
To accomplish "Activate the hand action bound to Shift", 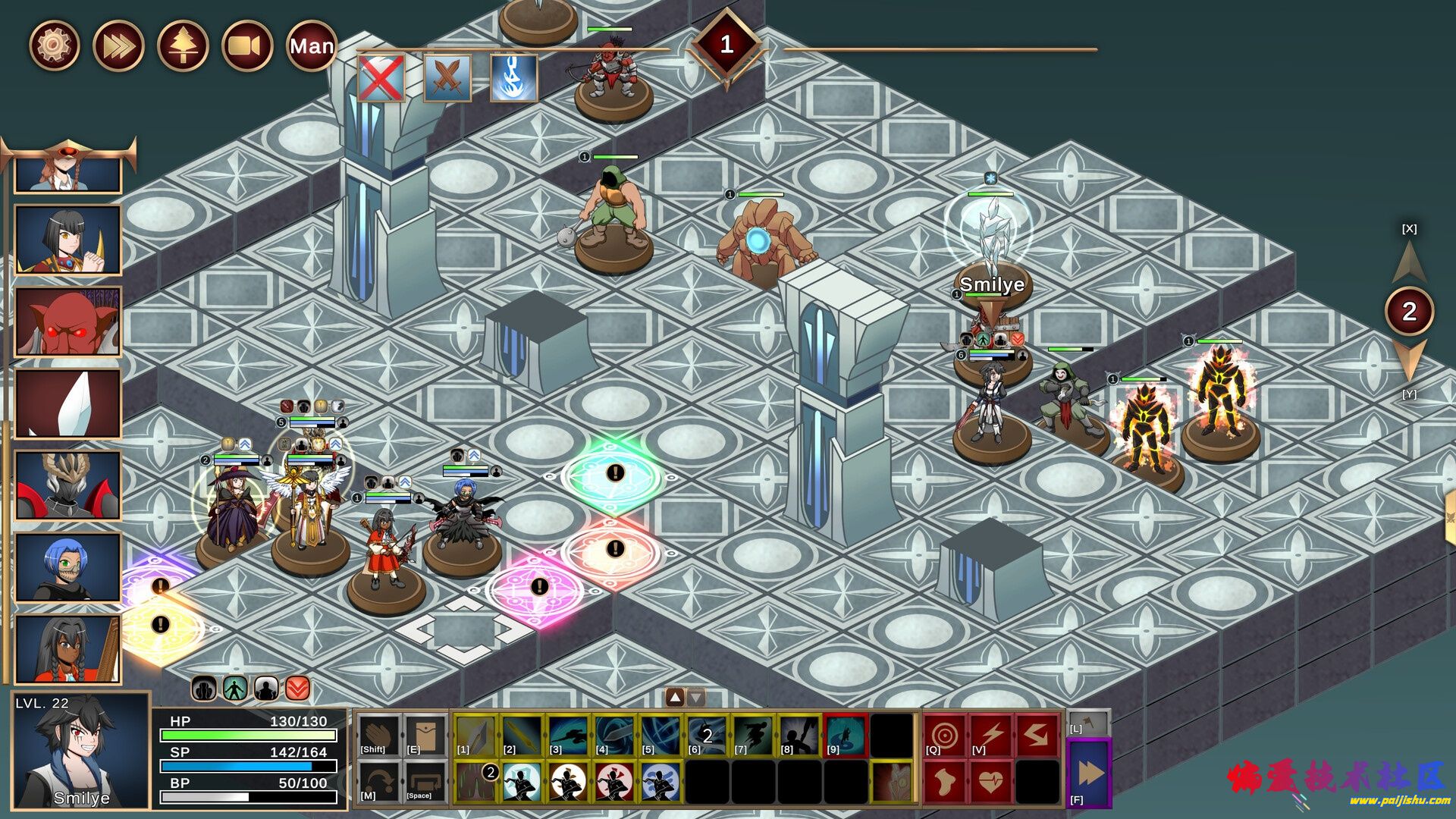I will (378, 735).
